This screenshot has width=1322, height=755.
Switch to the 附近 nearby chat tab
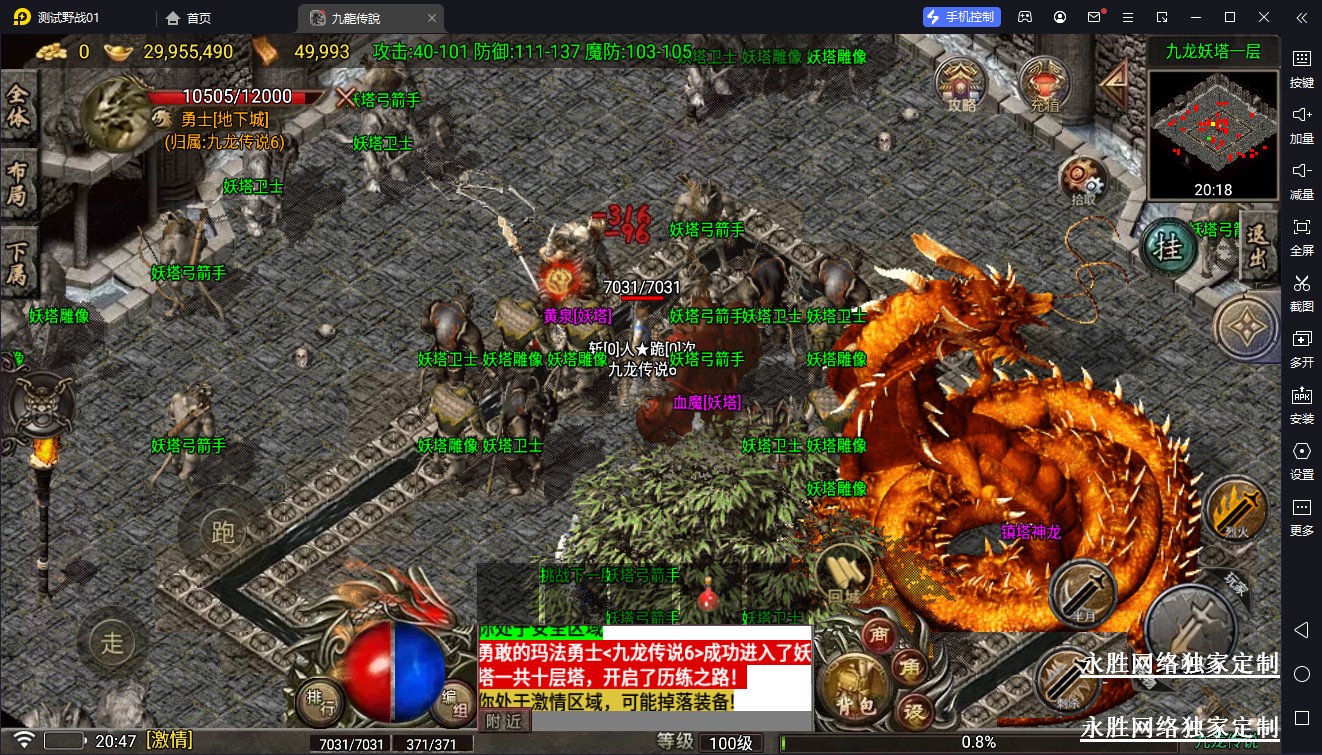[x=503, y=721]
